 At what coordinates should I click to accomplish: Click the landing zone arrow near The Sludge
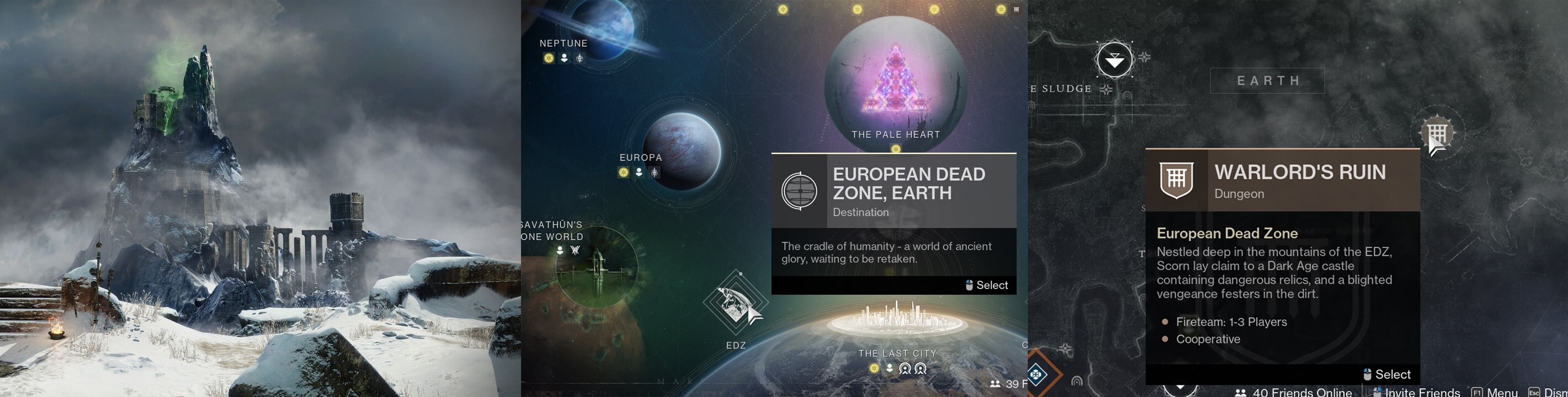1114,60
